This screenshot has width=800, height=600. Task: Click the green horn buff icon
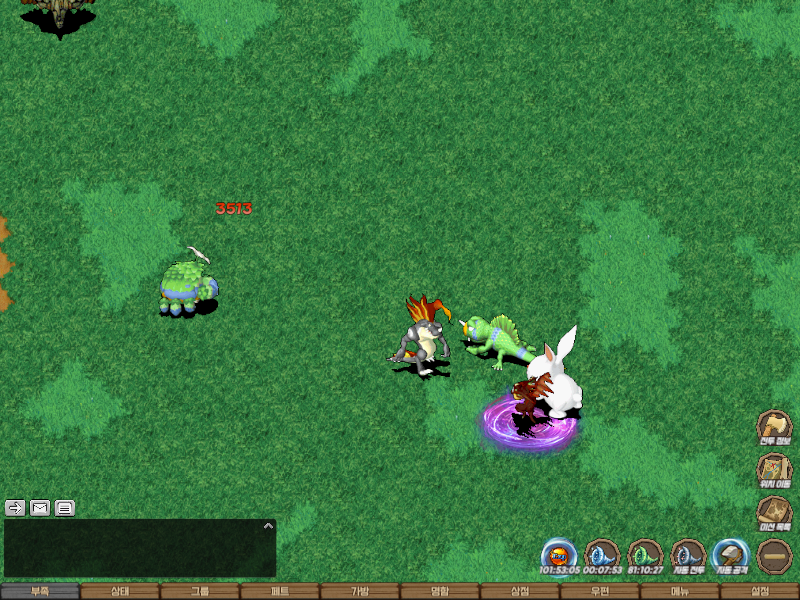point(645,555)
